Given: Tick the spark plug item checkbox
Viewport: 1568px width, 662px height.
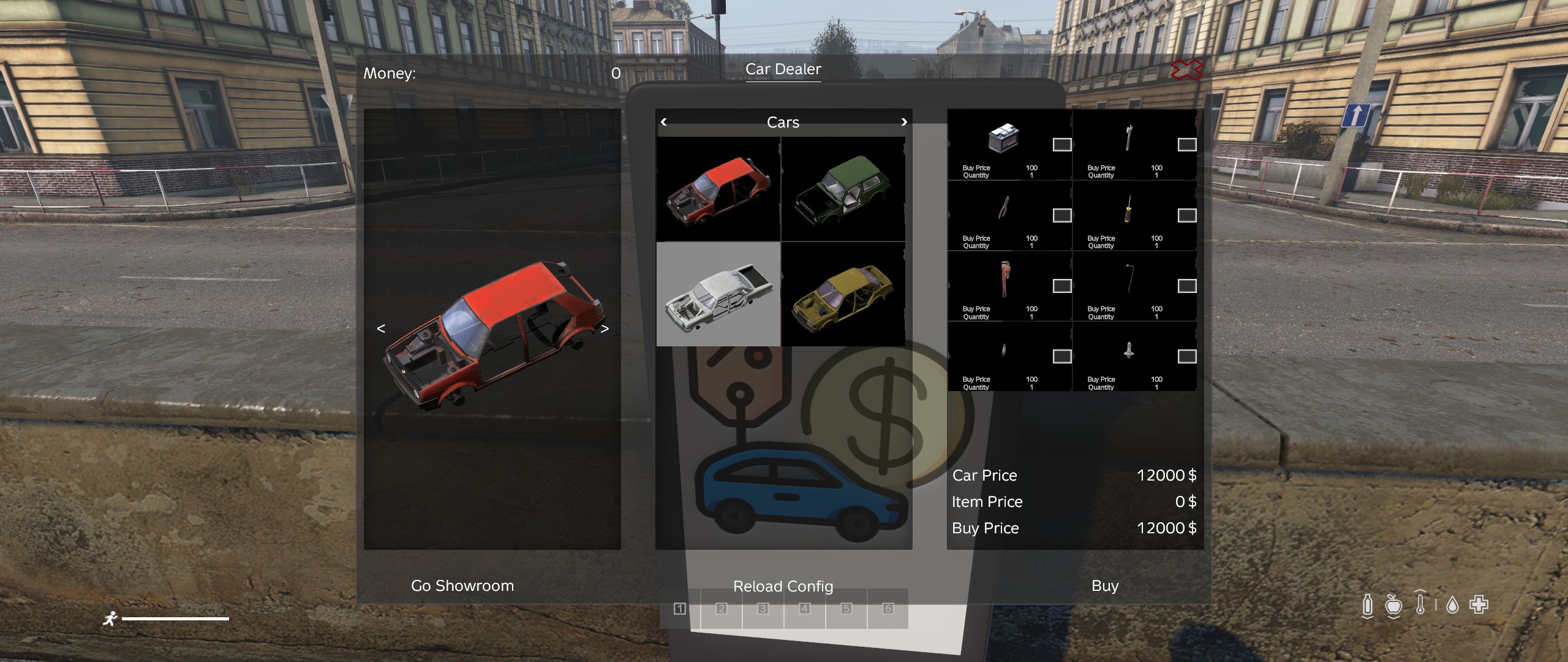Looking at the screenshot, I should [x=1062, y=356].
